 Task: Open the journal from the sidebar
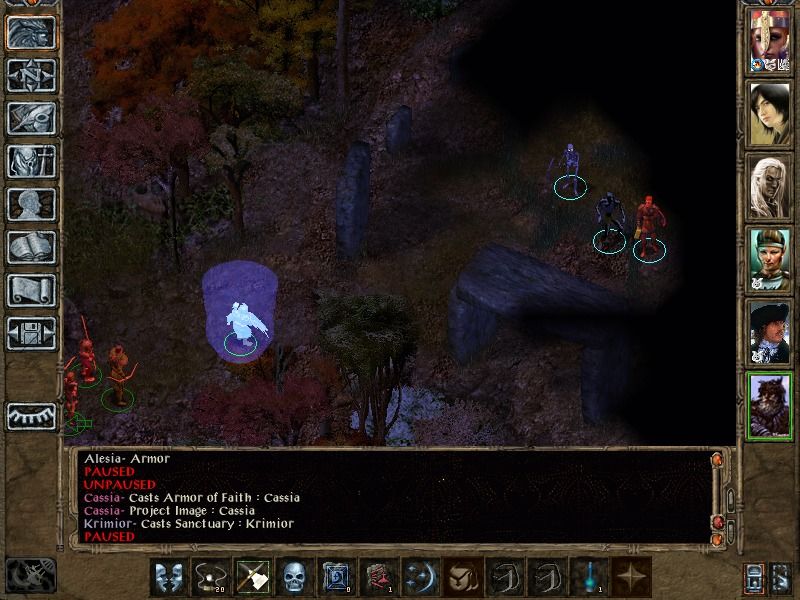[31, 118]
